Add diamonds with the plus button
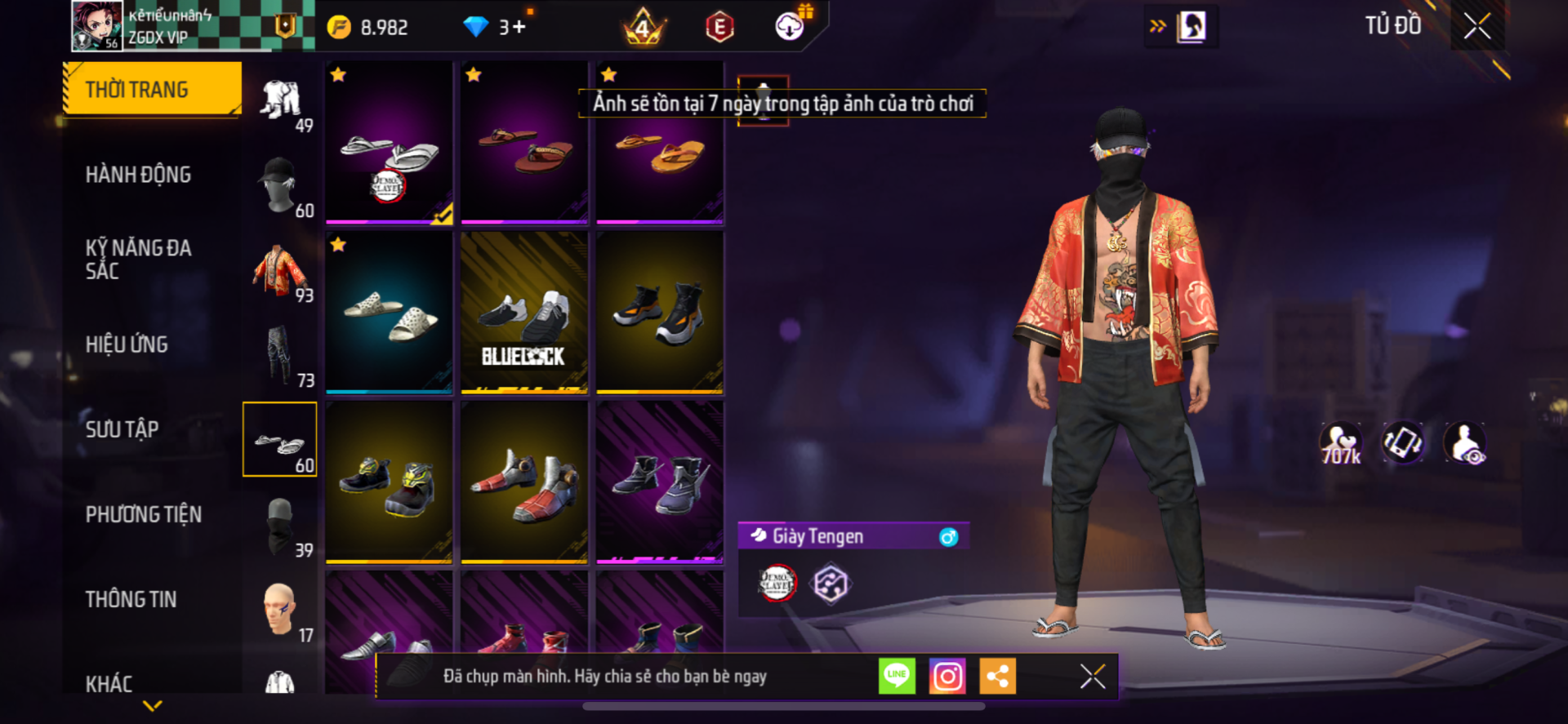The width and height of the screenshot is (1568, 724). pos(519,28)
